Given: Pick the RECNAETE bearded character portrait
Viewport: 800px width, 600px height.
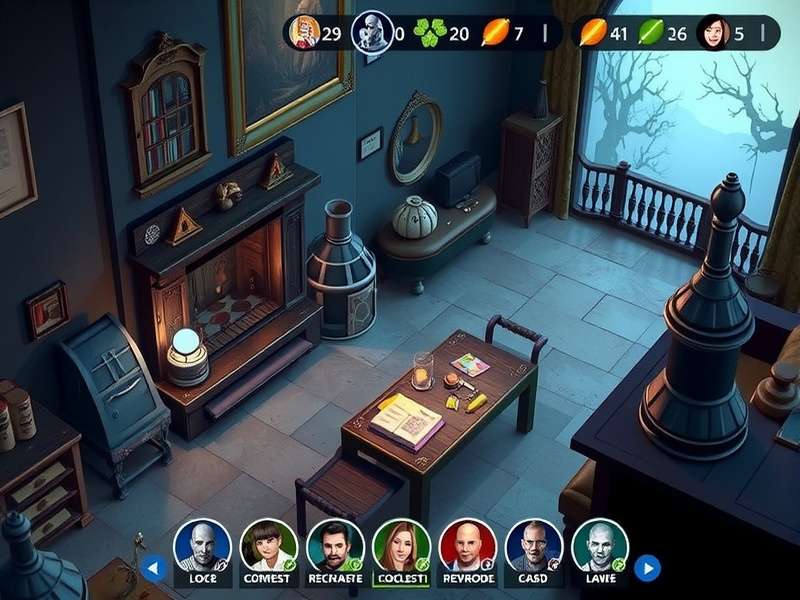Looking at the screenshot, I should (335, 545).
